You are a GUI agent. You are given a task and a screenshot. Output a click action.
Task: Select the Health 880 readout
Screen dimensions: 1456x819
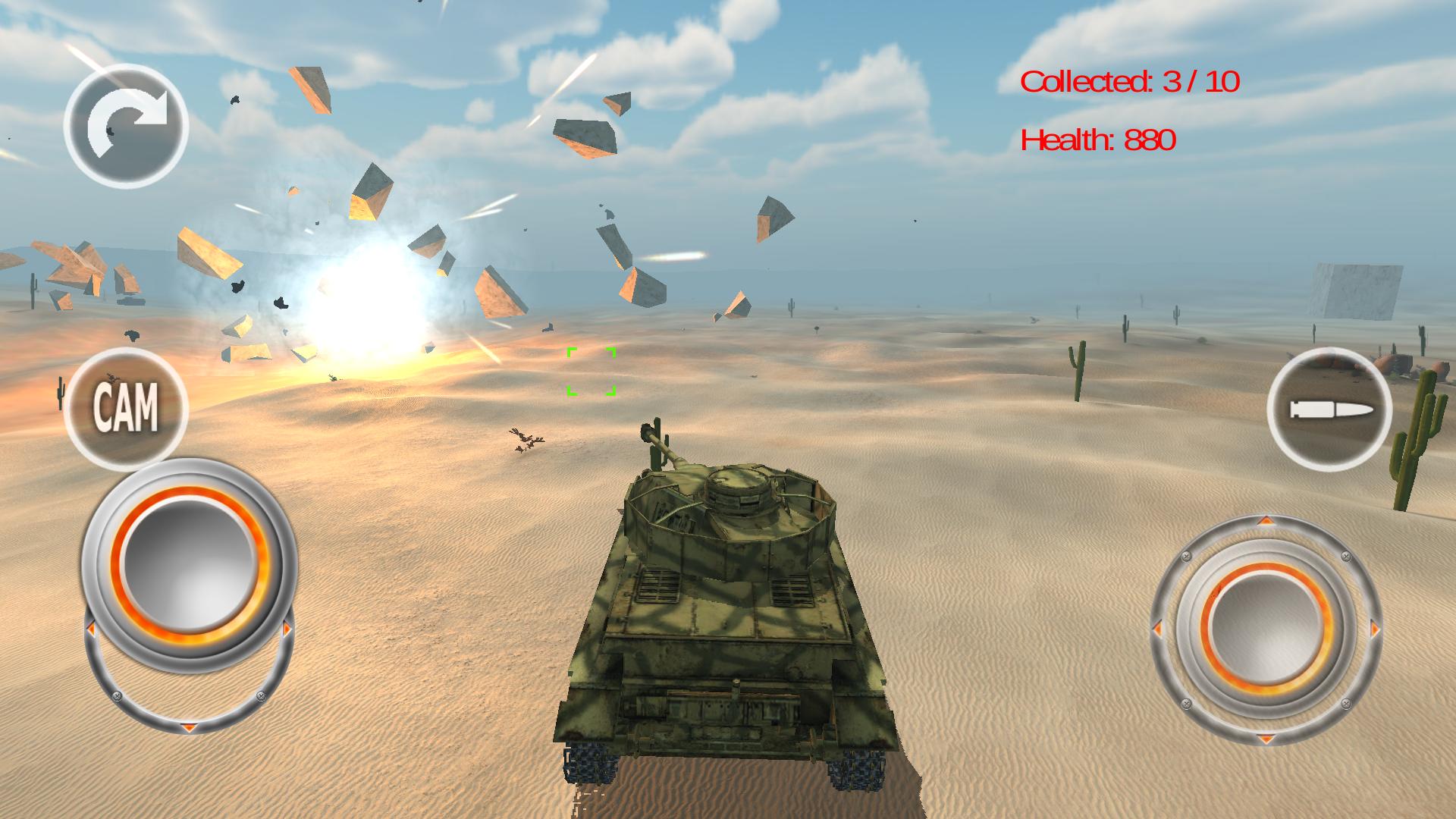1098,140
